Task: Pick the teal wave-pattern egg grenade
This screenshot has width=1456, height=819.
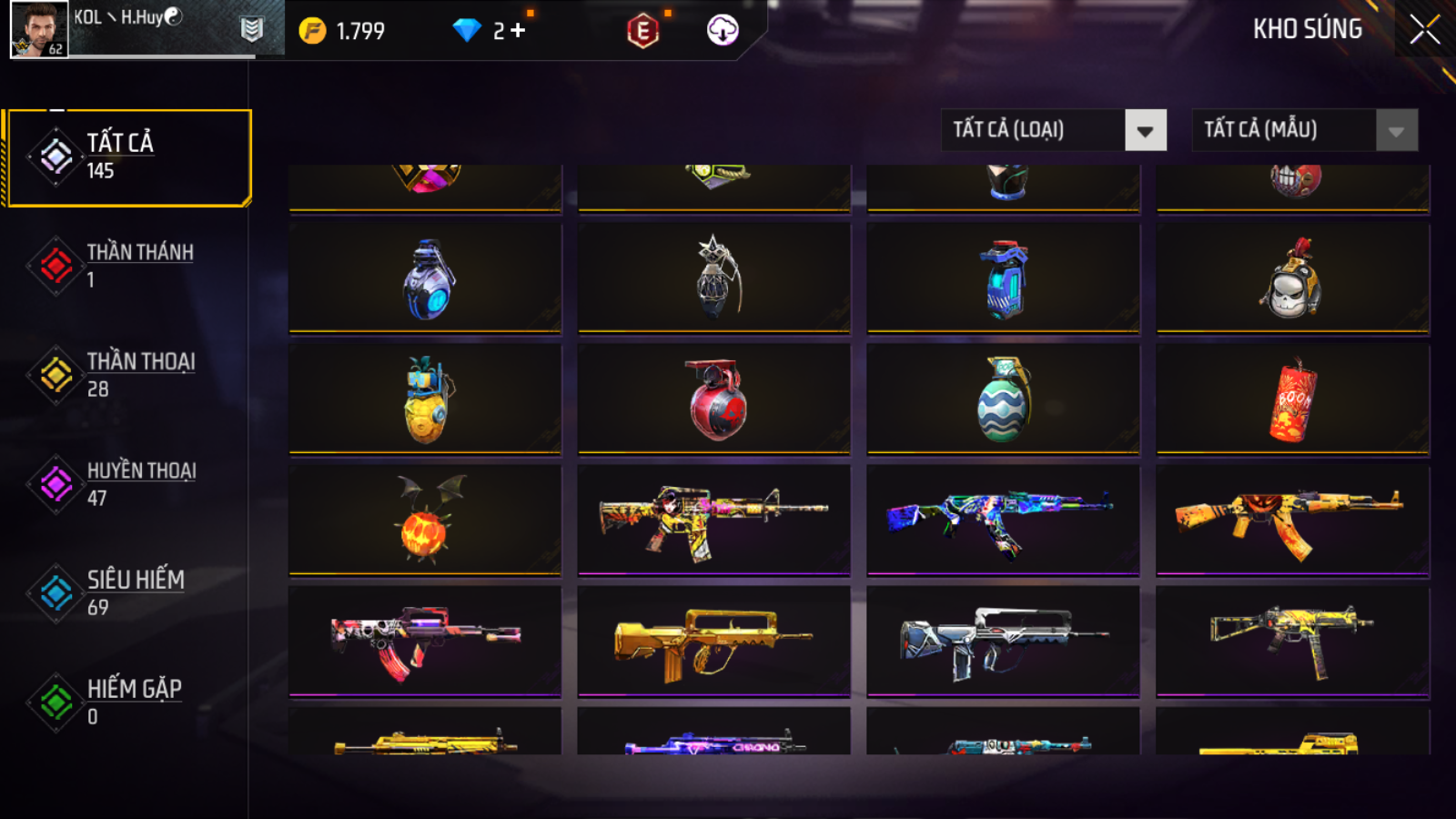Action: [x=1003, y=399]
